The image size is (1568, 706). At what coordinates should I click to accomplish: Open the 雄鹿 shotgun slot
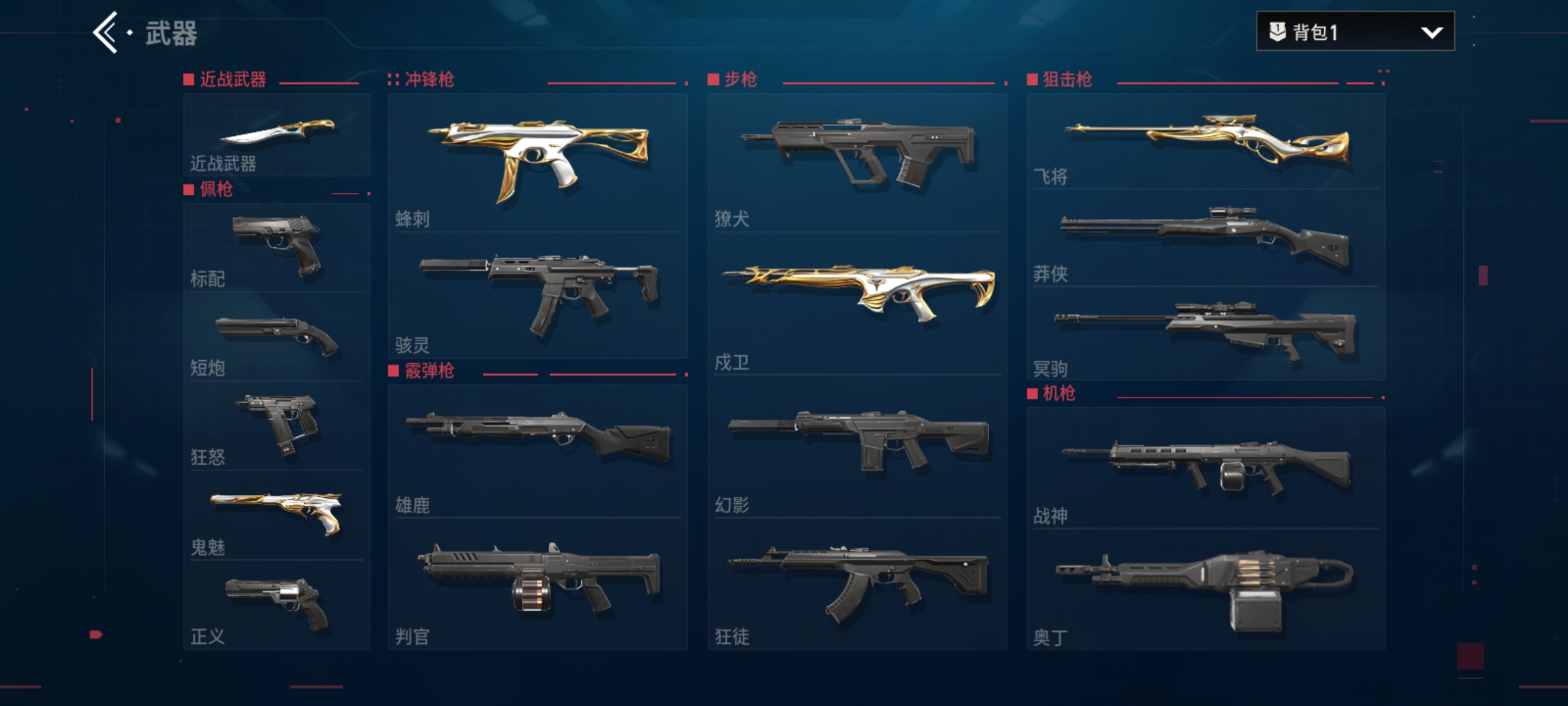[x=538, y=451]
